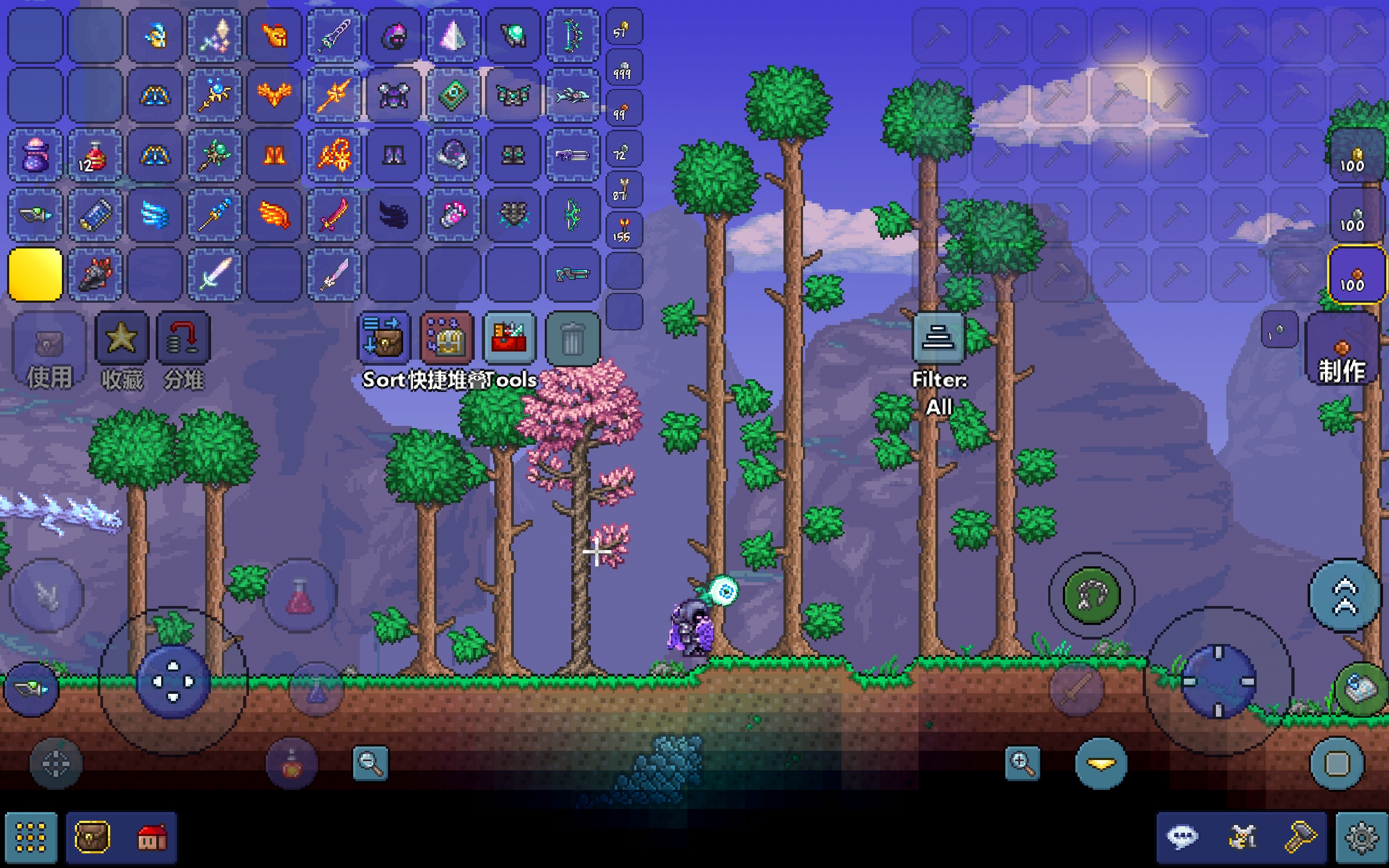The image size is (1389, 868).
Task: Open the crafting Filter: All button
Action: coord(939,338)
